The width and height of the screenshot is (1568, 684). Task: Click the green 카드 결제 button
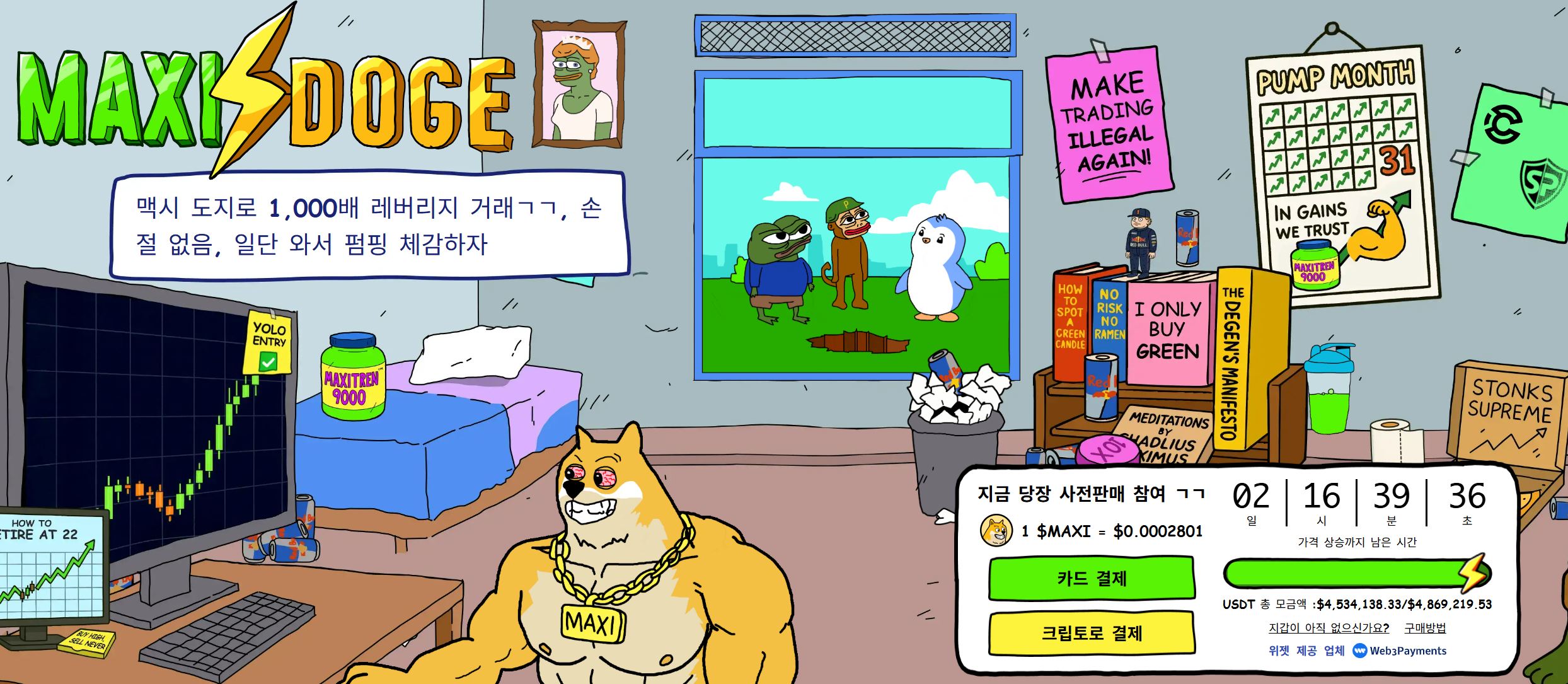[1092, 578]
